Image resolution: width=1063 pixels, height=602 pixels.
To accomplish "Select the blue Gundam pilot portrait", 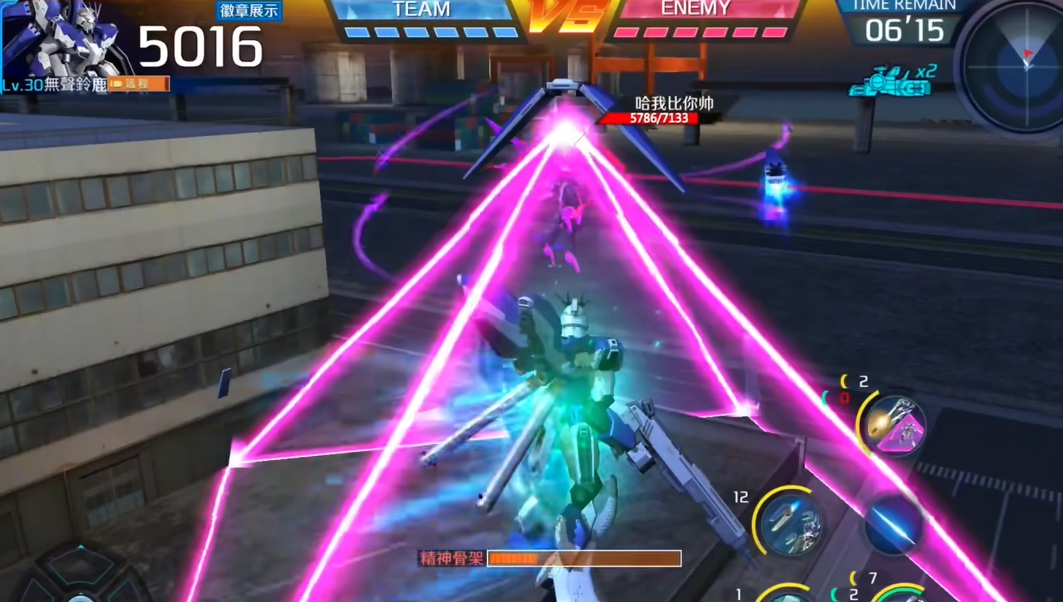I will point(67,40).
